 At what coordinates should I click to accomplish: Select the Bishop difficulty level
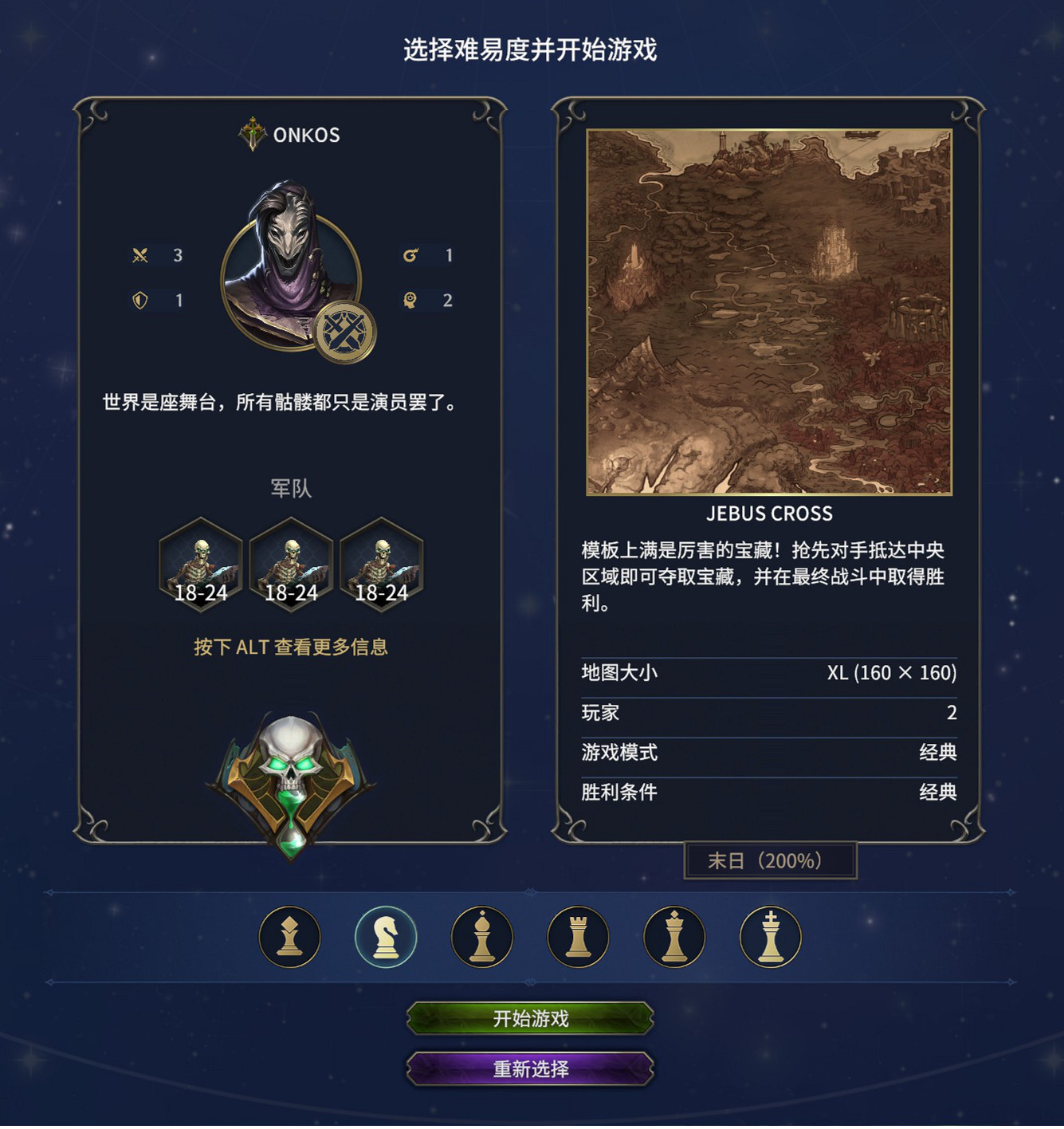(x=481, y=936)
